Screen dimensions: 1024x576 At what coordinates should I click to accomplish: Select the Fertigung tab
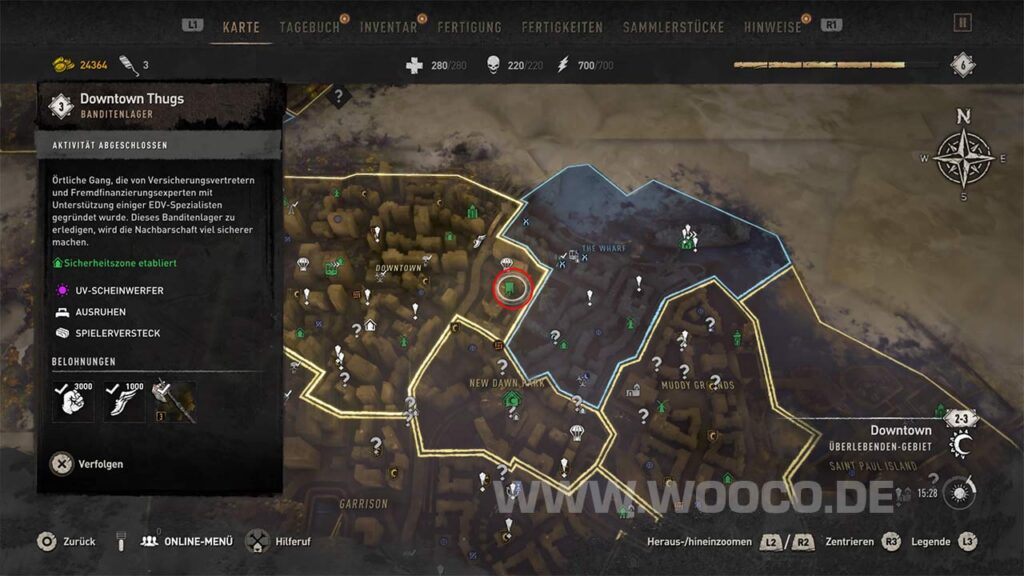coord(468,28)
